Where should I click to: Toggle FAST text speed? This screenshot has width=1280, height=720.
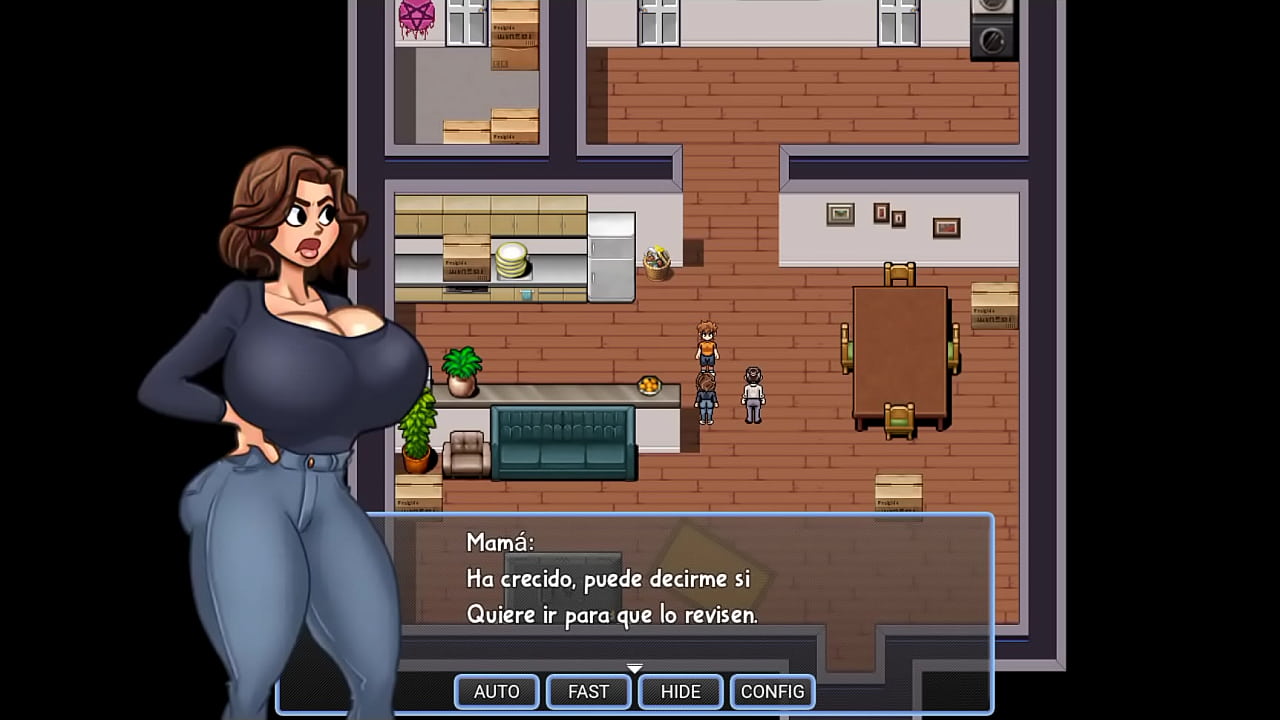588,691
